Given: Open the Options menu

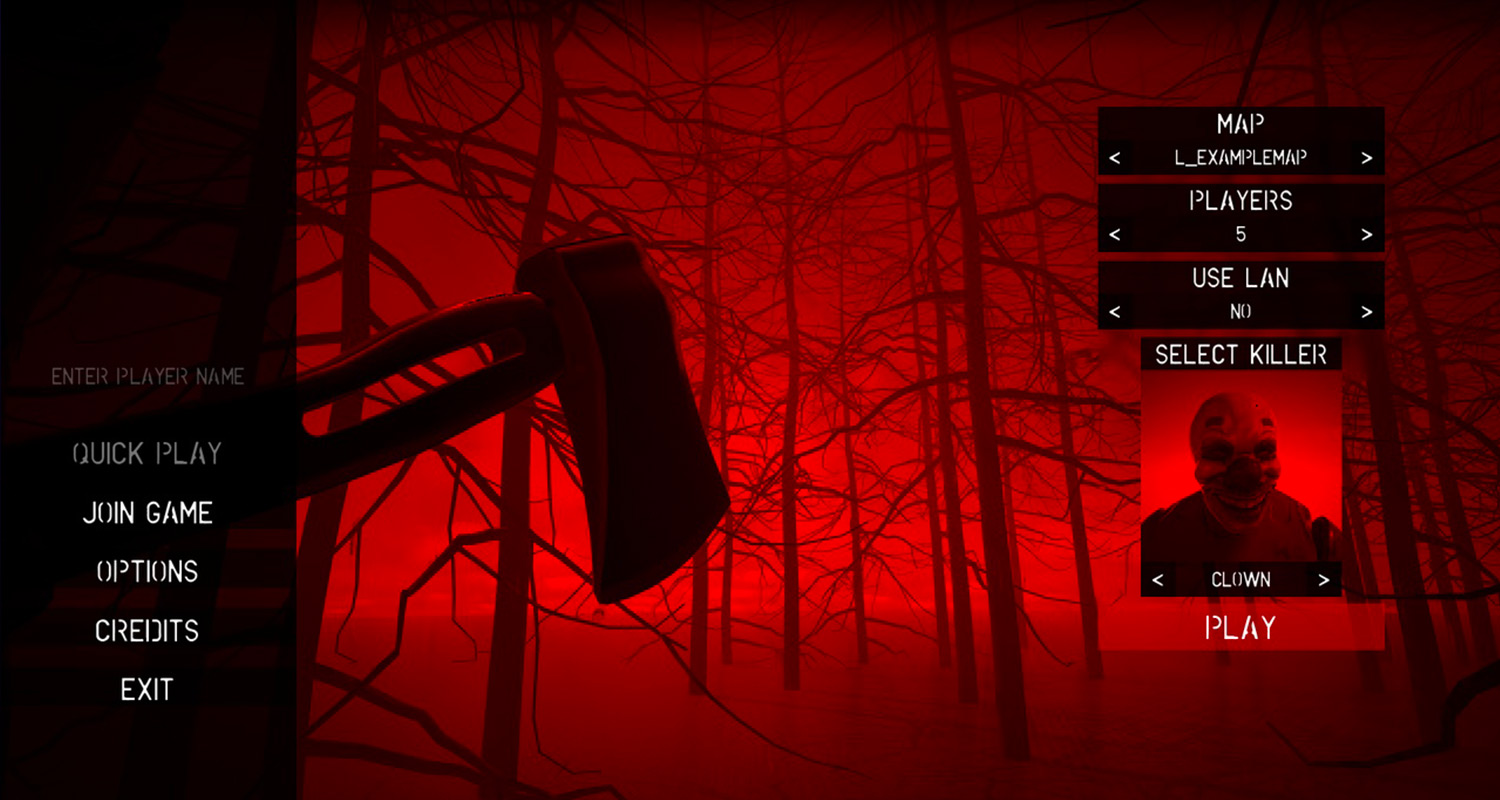Looking at the screenshot, I should [147, 571].
